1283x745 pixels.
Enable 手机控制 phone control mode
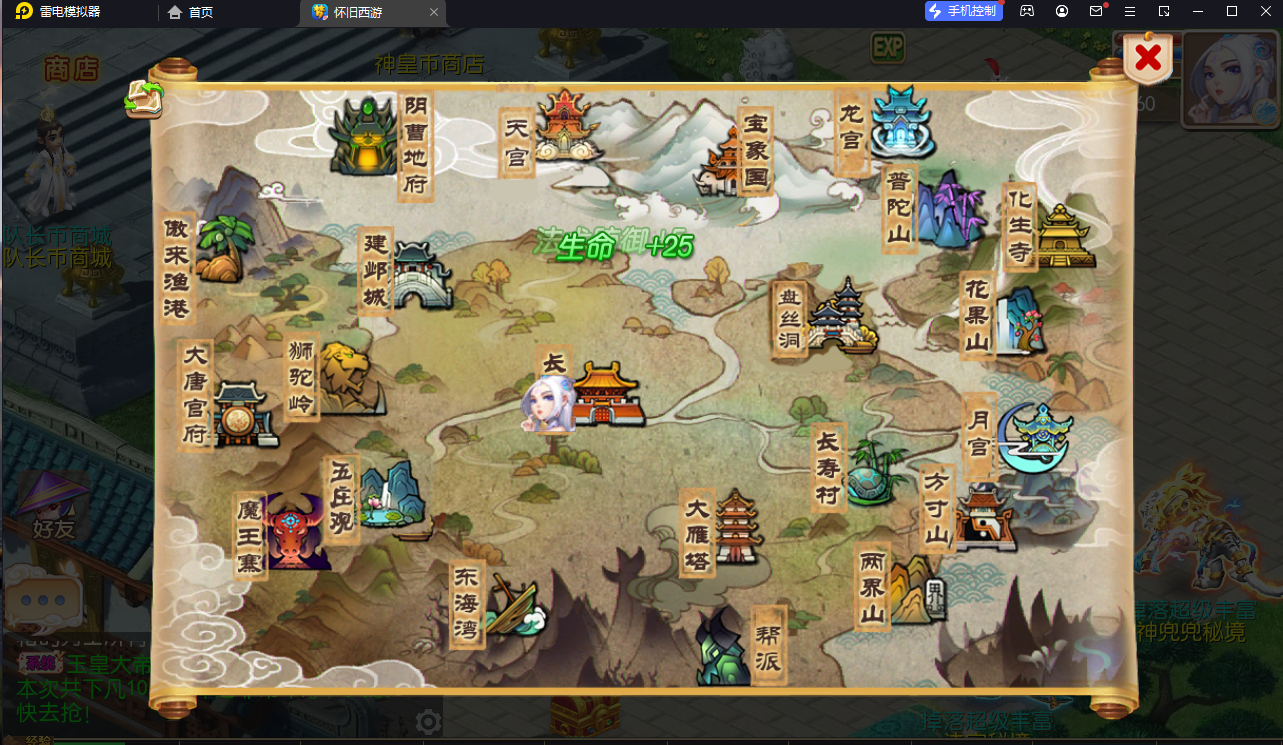point(962,11)
